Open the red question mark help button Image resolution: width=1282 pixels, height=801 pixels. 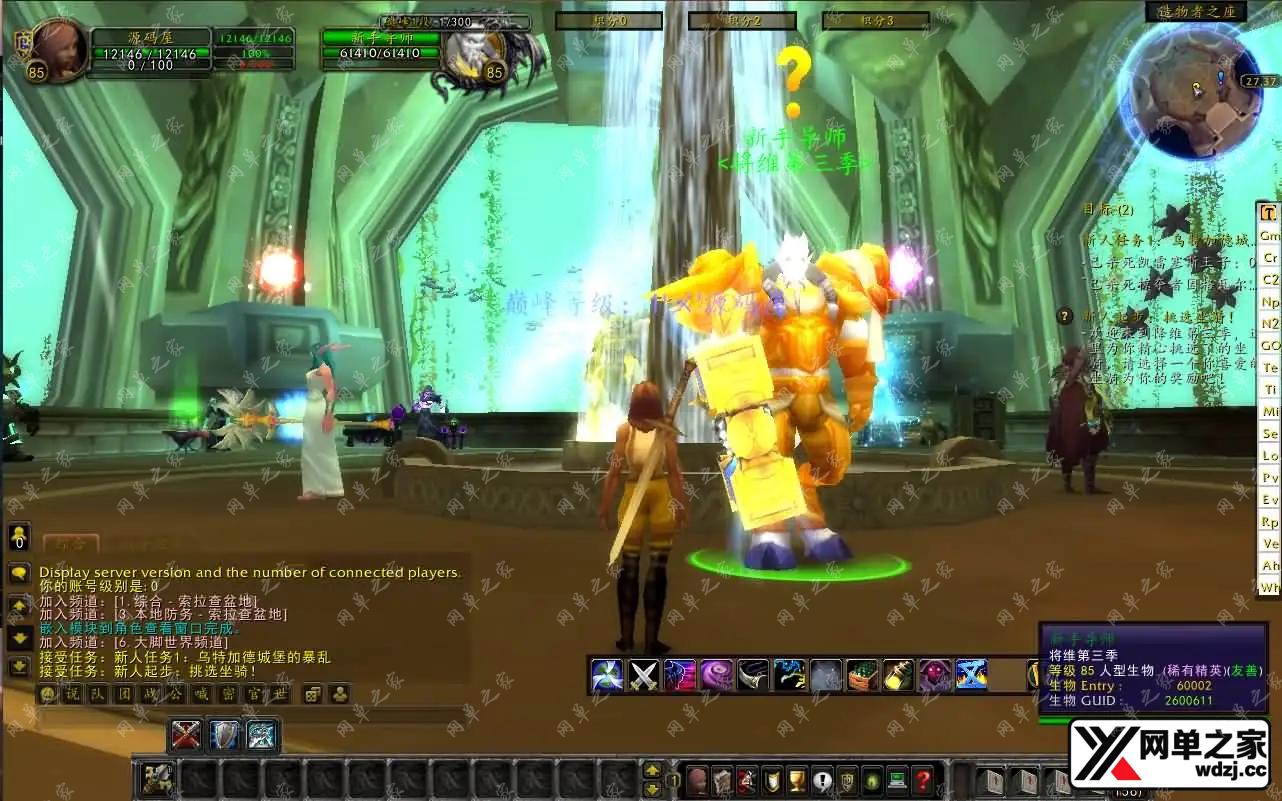(923, 780)
